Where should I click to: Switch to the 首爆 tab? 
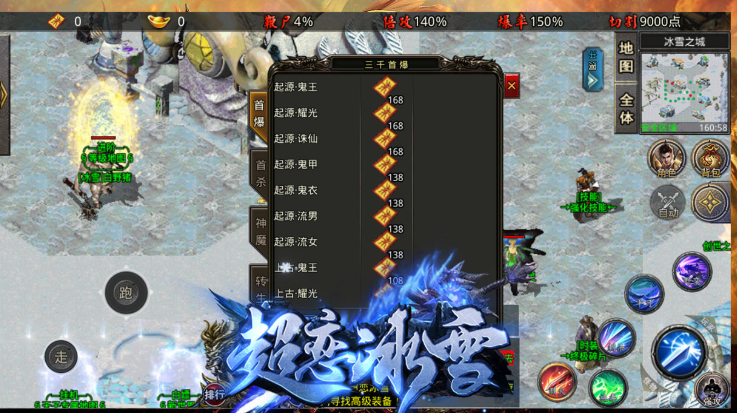click(x=259, y=112)
